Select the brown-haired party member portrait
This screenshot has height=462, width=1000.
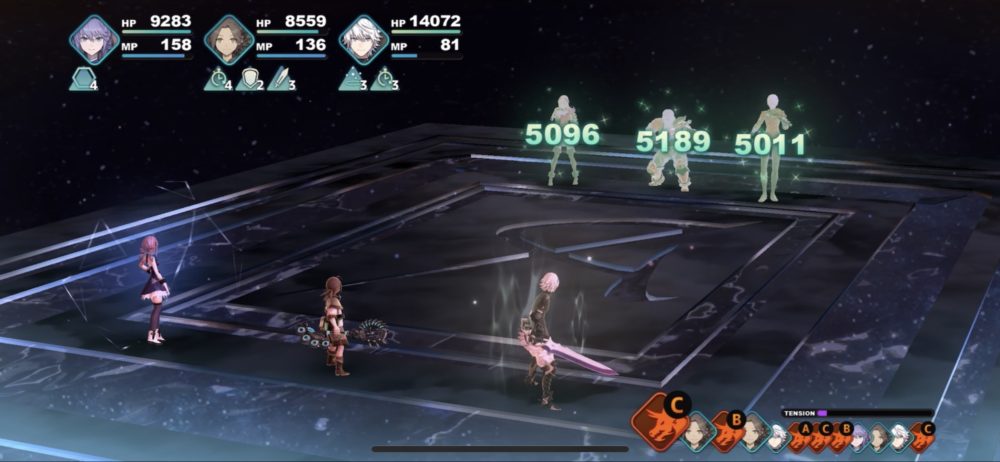[x=229, y=40]
